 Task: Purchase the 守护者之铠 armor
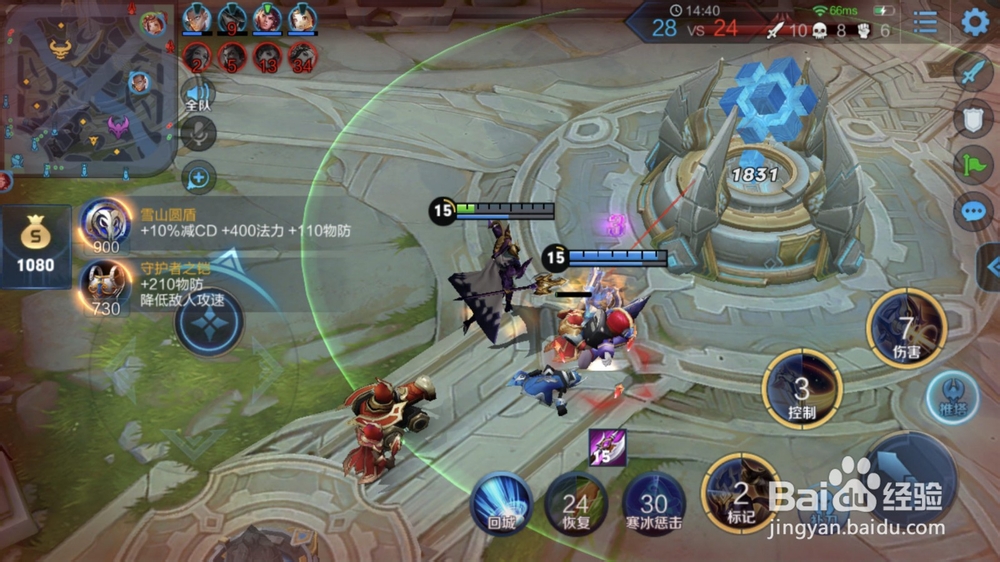click(104, 286)
